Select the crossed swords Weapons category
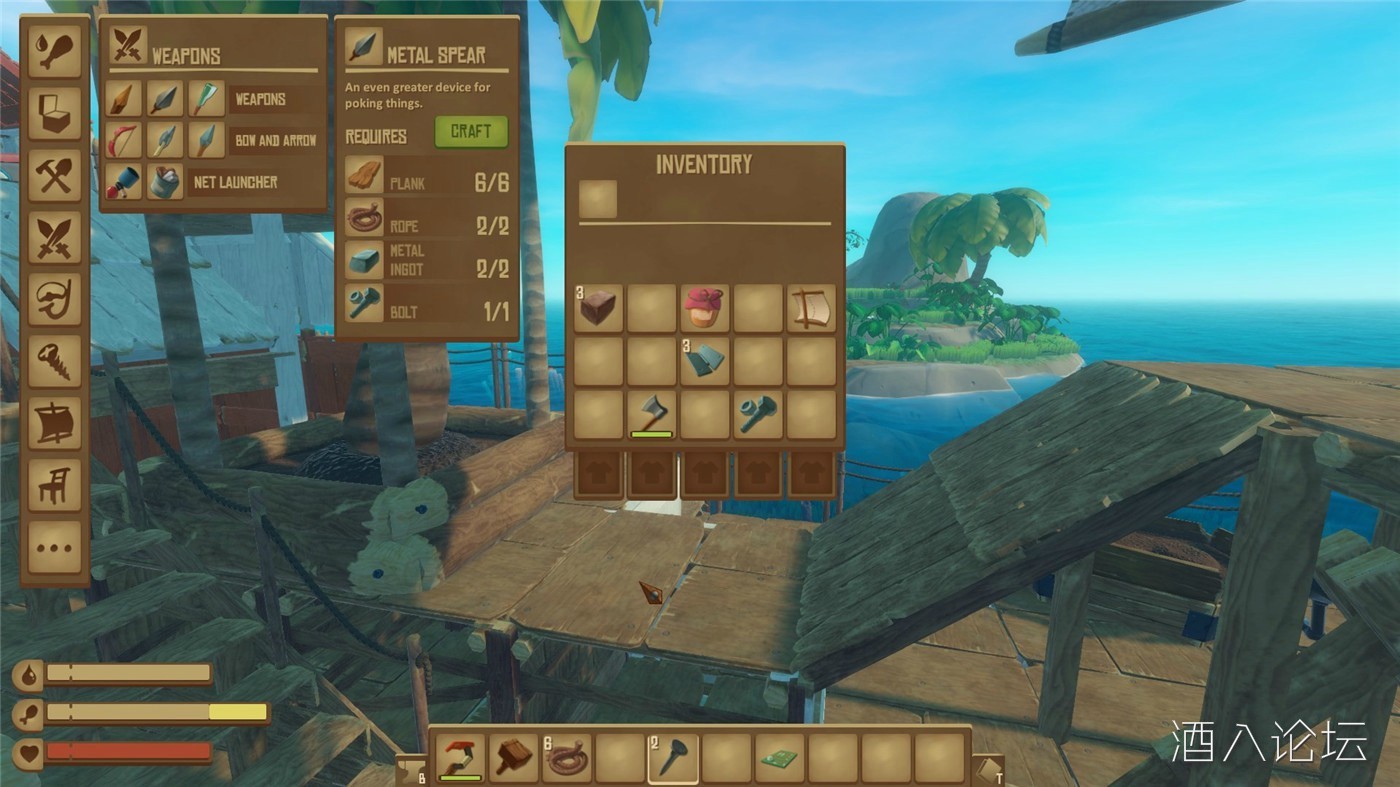The width and height of the screenshot is (1400, 787). point(54,237)
